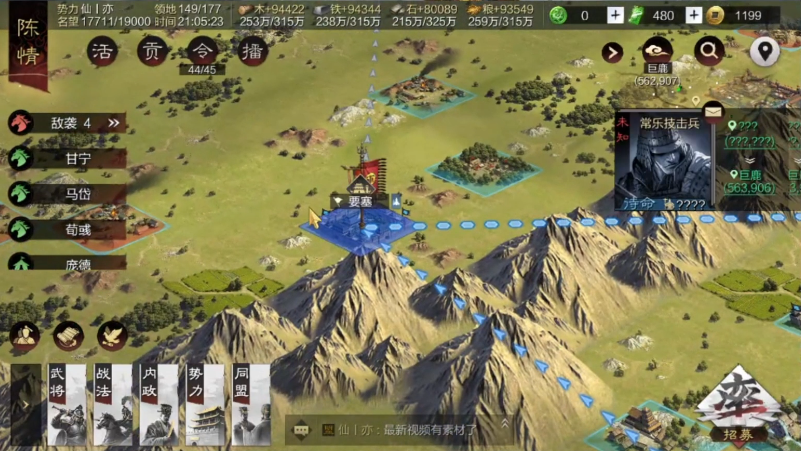
Task: Open the 贡 round button
Action: (x=152, y=52)
